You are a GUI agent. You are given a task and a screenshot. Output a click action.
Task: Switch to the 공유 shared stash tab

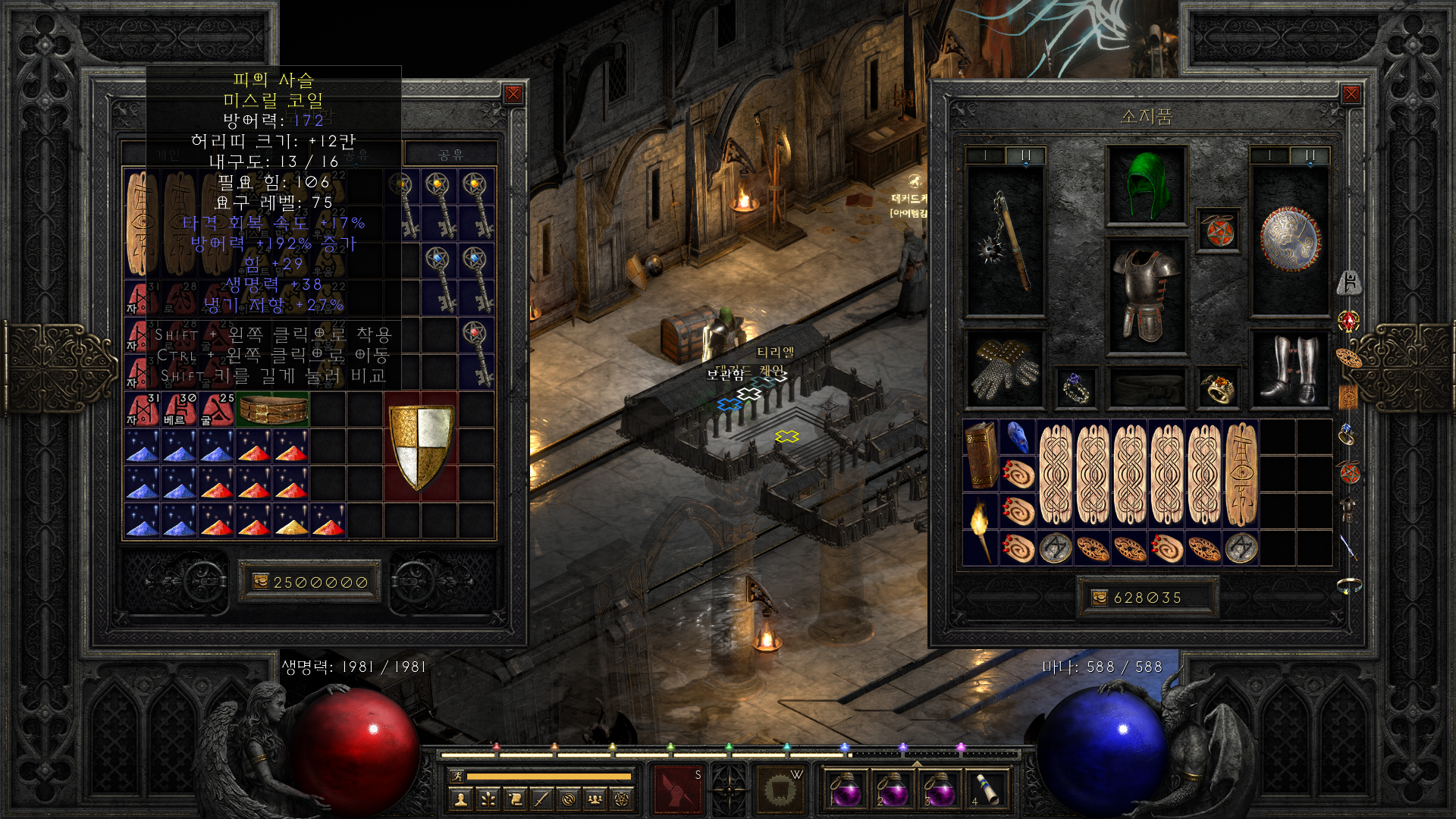coord(450,155)
